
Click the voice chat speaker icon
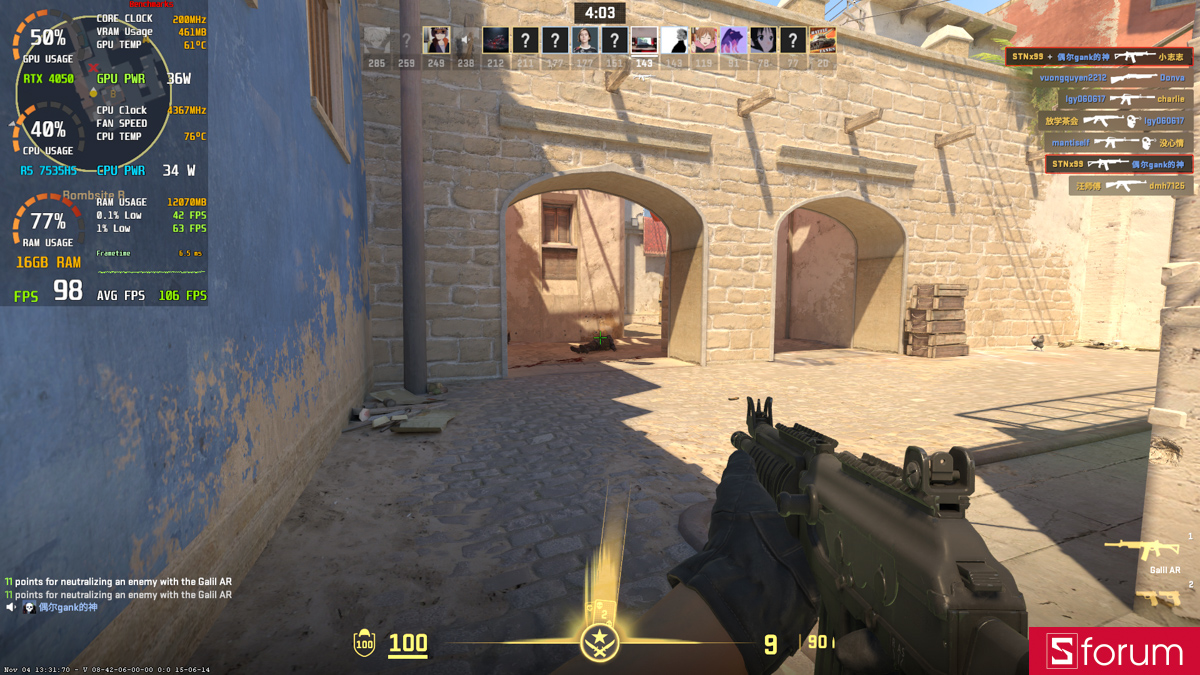pos(11,607)
